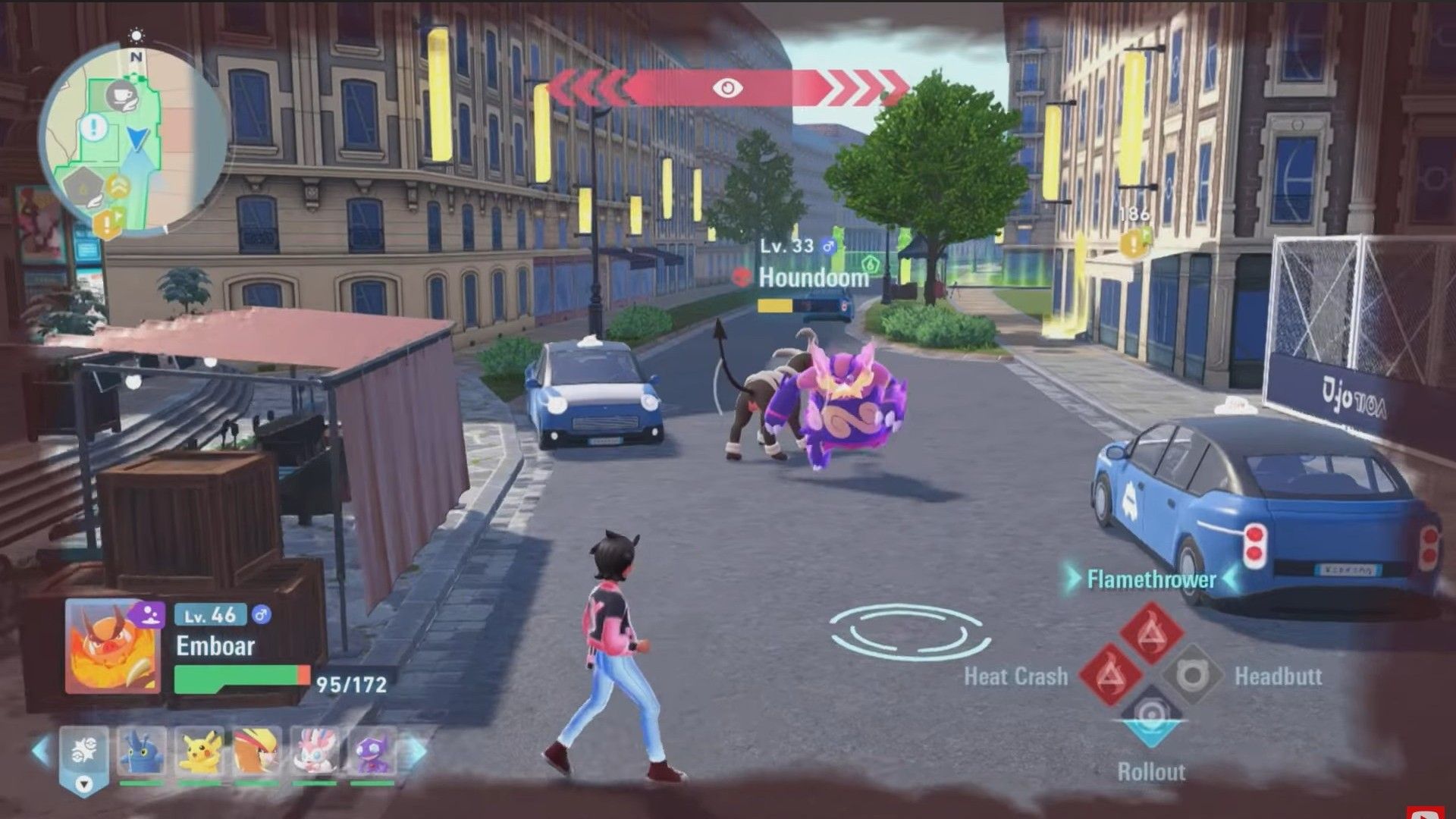Image resolution: width=1456 pixels, height=819 pixels.
Task: Select the Flamethrower fire move icon
Action: point(1152,633)
